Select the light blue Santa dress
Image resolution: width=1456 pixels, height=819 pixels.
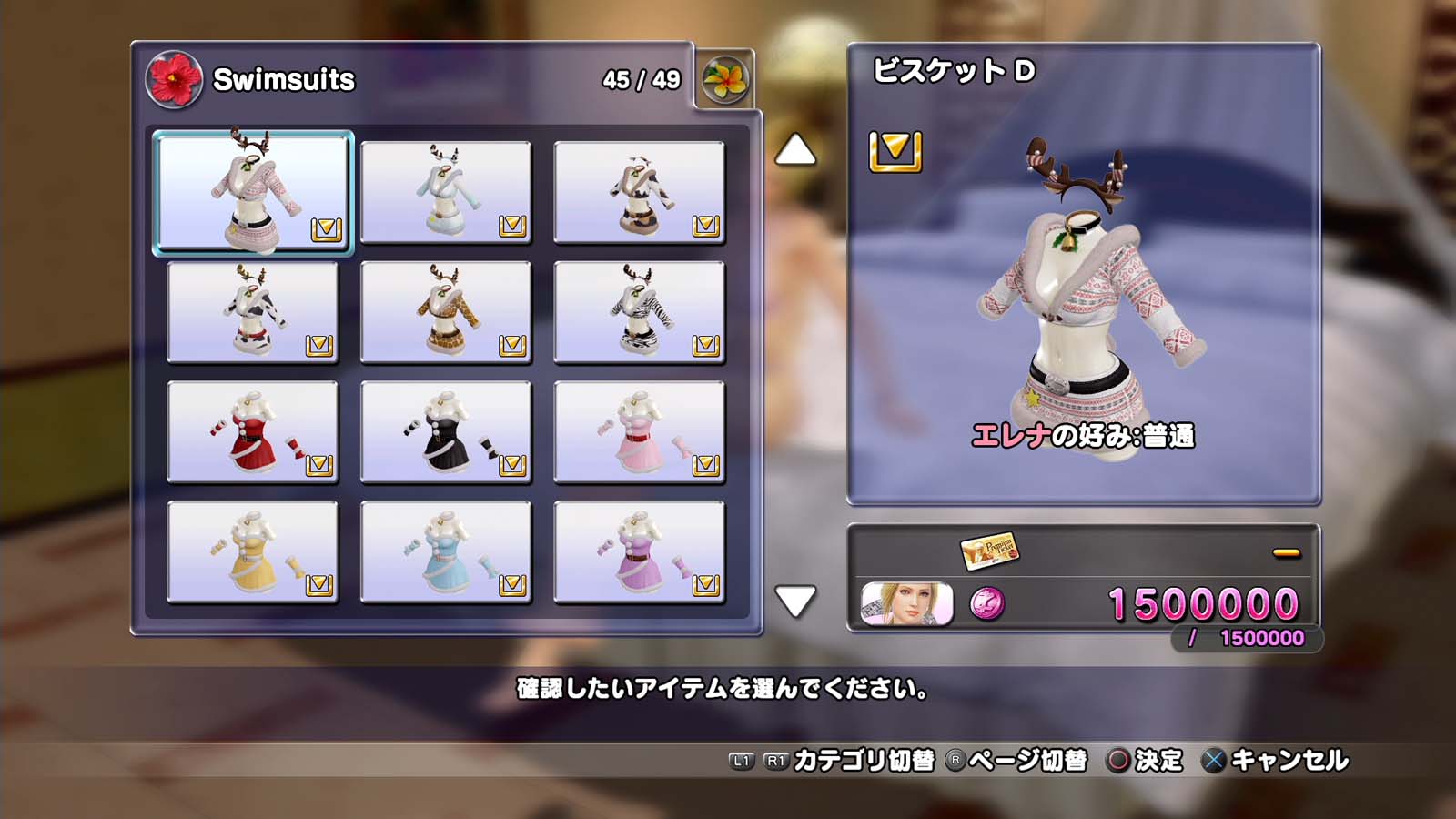[x=446, y=552]
